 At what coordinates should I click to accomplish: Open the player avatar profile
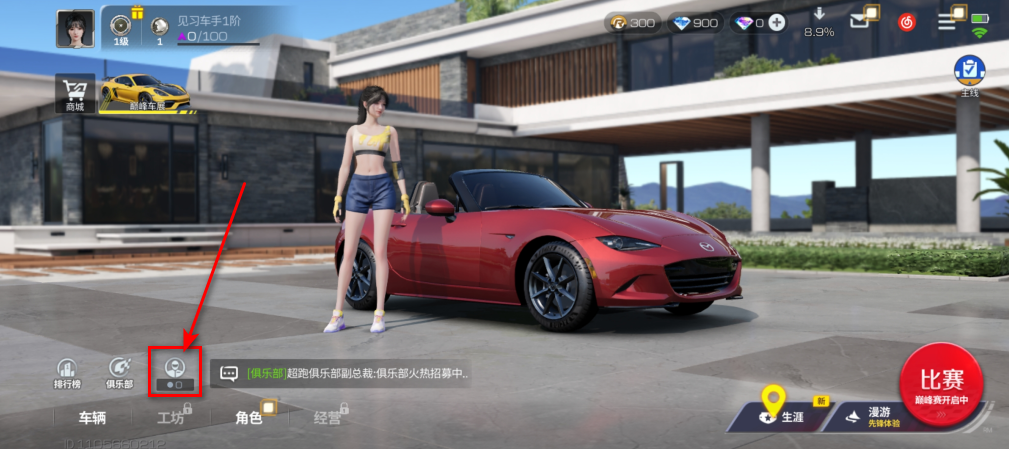click(76, 29)
